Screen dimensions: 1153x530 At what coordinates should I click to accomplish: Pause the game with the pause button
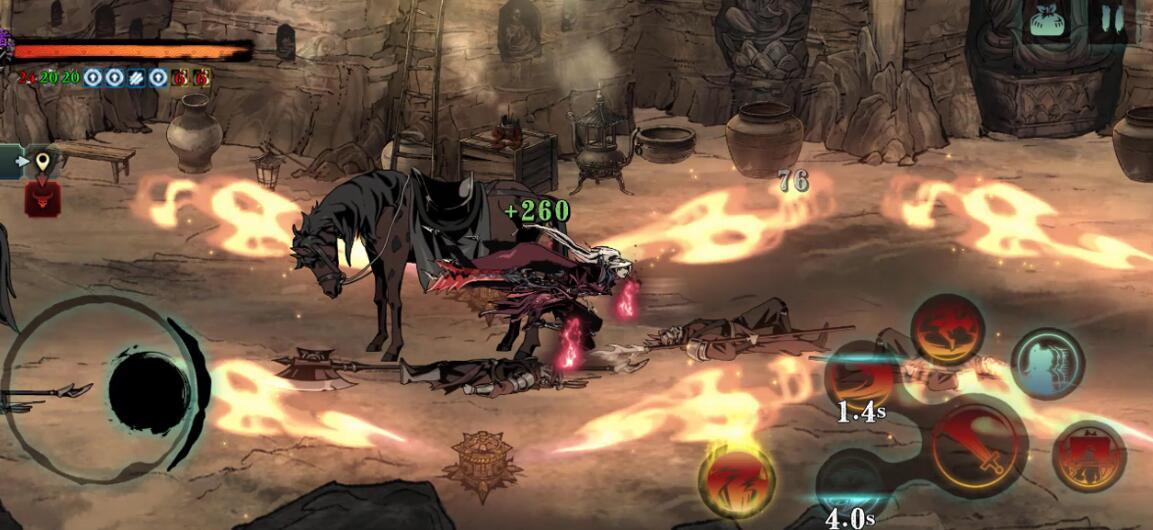coord(1112,19)
